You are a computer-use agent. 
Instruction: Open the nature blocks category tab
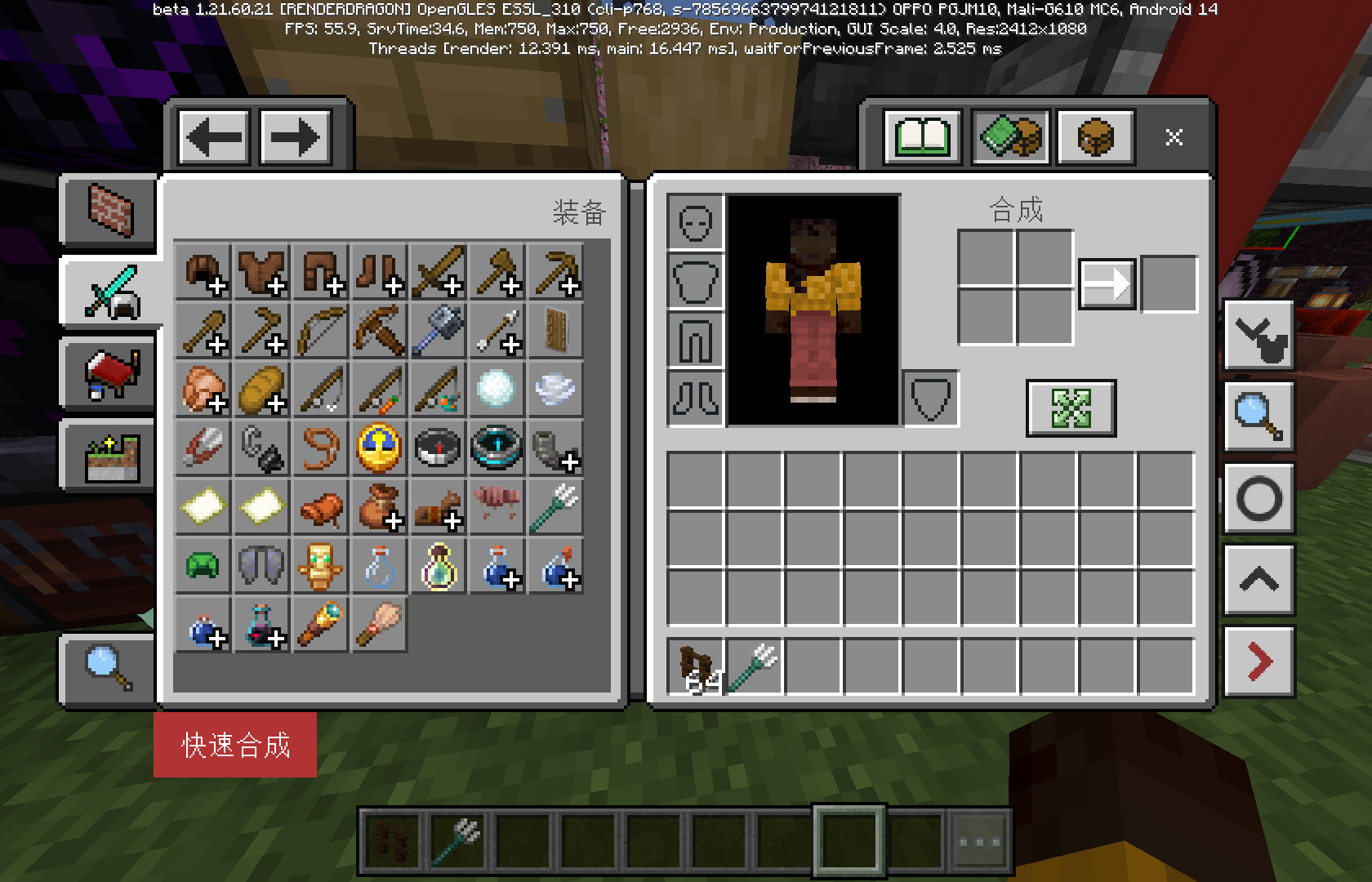pyautogui.click(x=109, y=455)
